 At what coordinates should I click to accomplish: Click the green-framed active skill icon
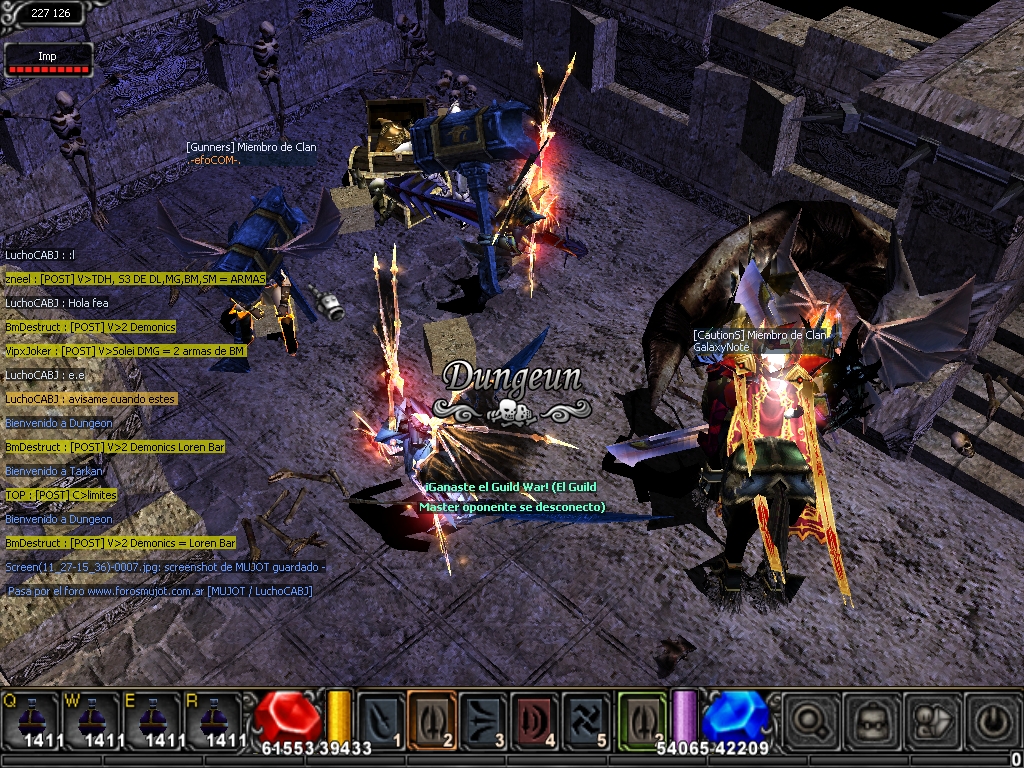tap(642, 718)
